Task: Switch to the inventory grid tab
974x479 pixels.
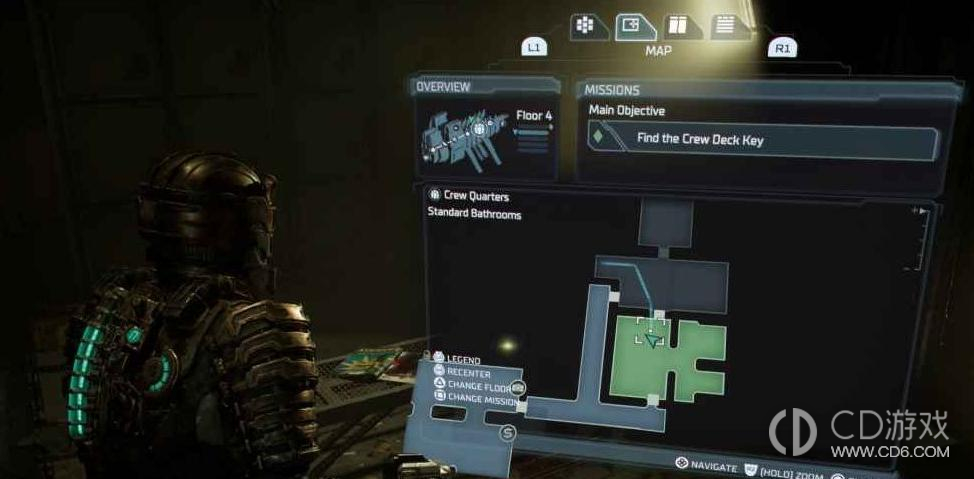Action: 589,26
